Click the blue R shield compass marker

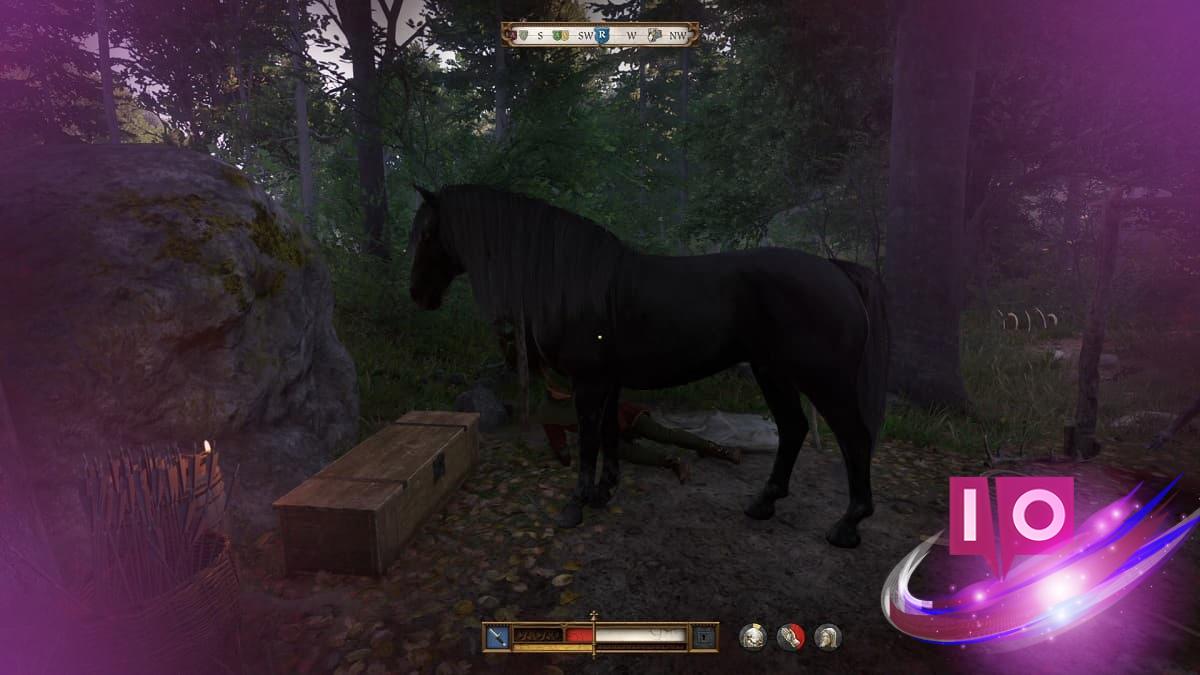click(x=602, y=36)
